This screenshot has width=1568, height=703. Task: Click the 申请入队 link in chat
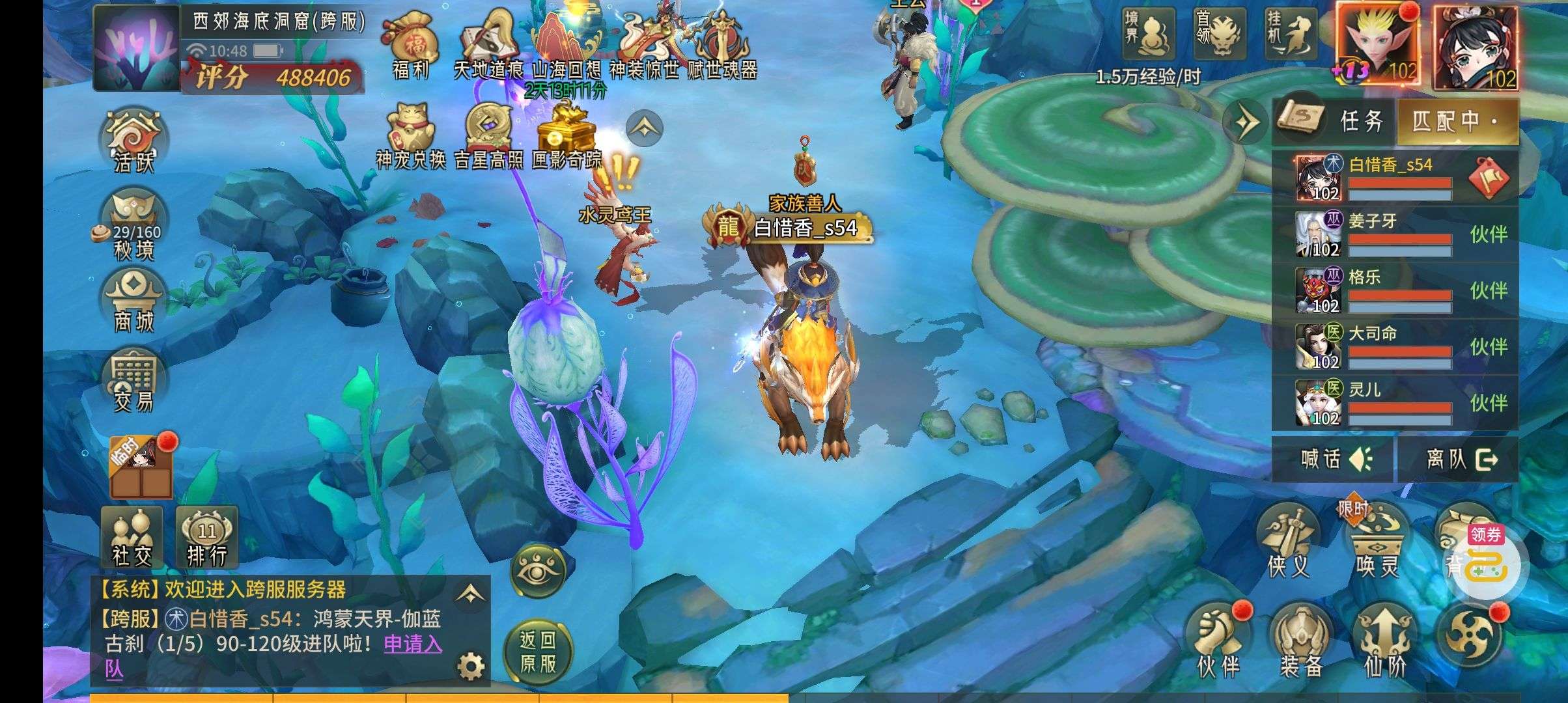pos(412,644)
